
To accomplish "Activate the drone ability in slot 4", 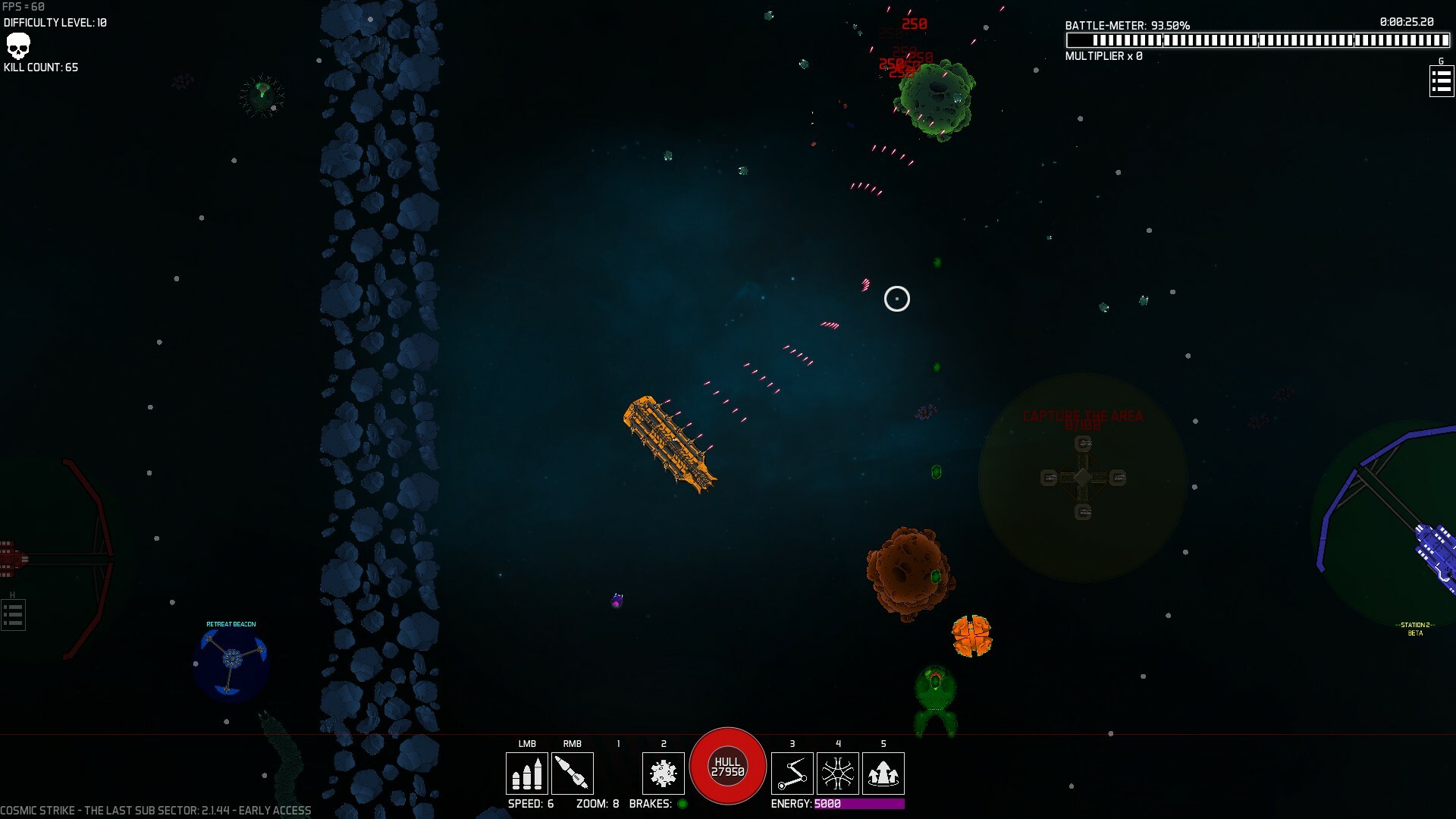I will click(x=838, y=773).
